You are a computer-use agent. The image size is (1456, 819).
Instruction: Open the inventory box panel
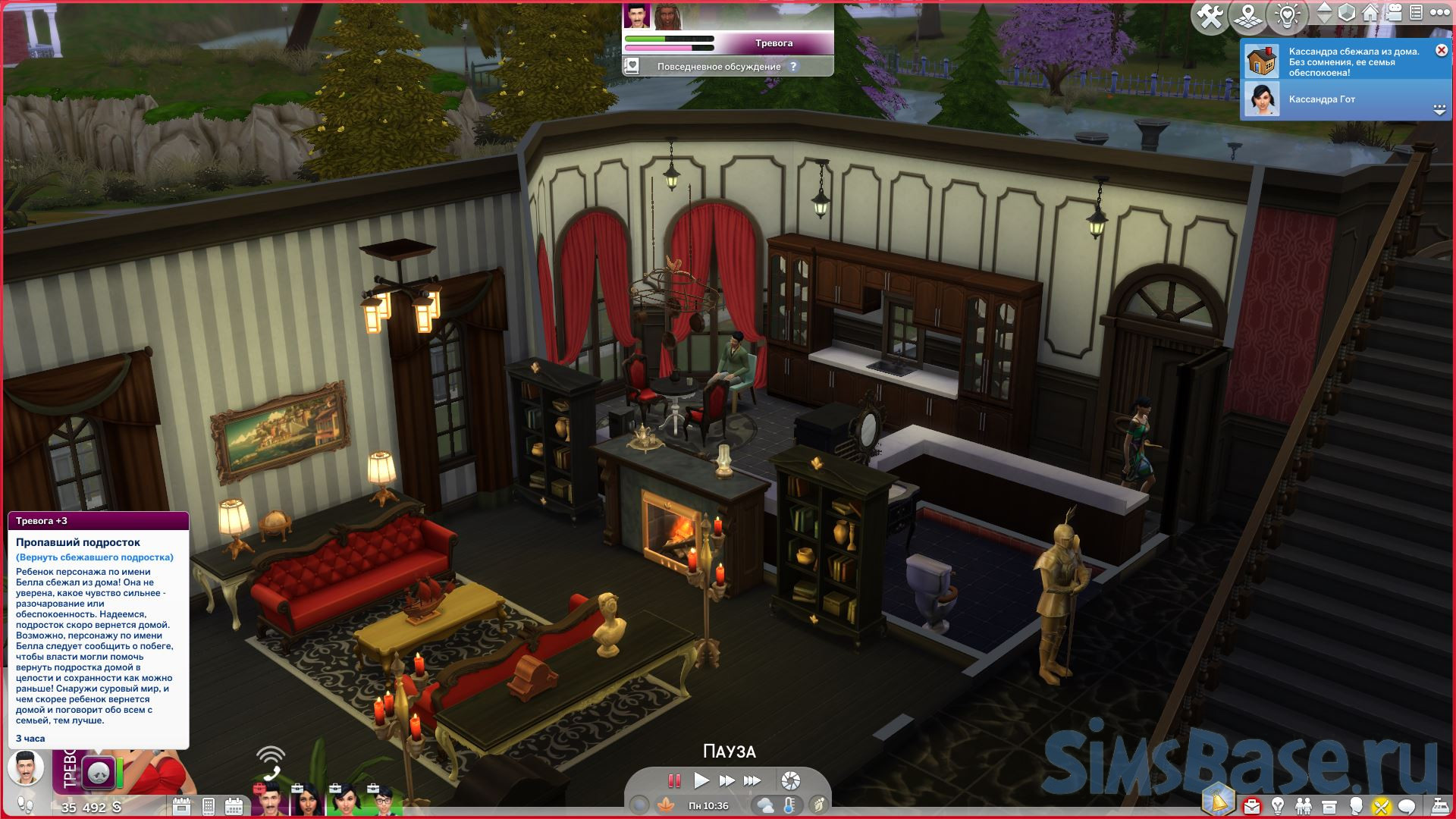coord(1329,805)
